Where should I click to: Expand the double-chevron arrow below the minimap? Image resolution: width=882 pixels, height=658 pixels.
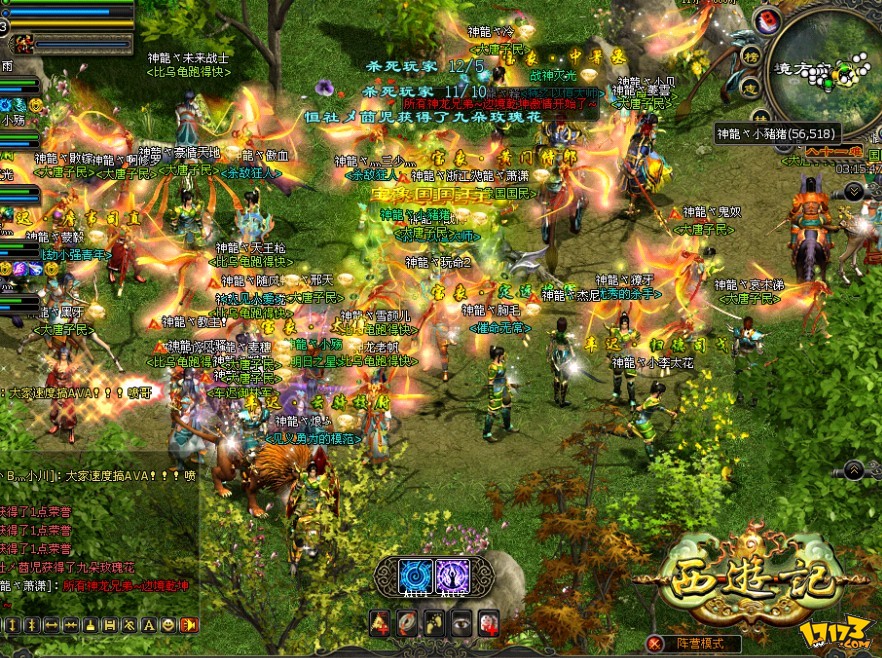[854, 190]
